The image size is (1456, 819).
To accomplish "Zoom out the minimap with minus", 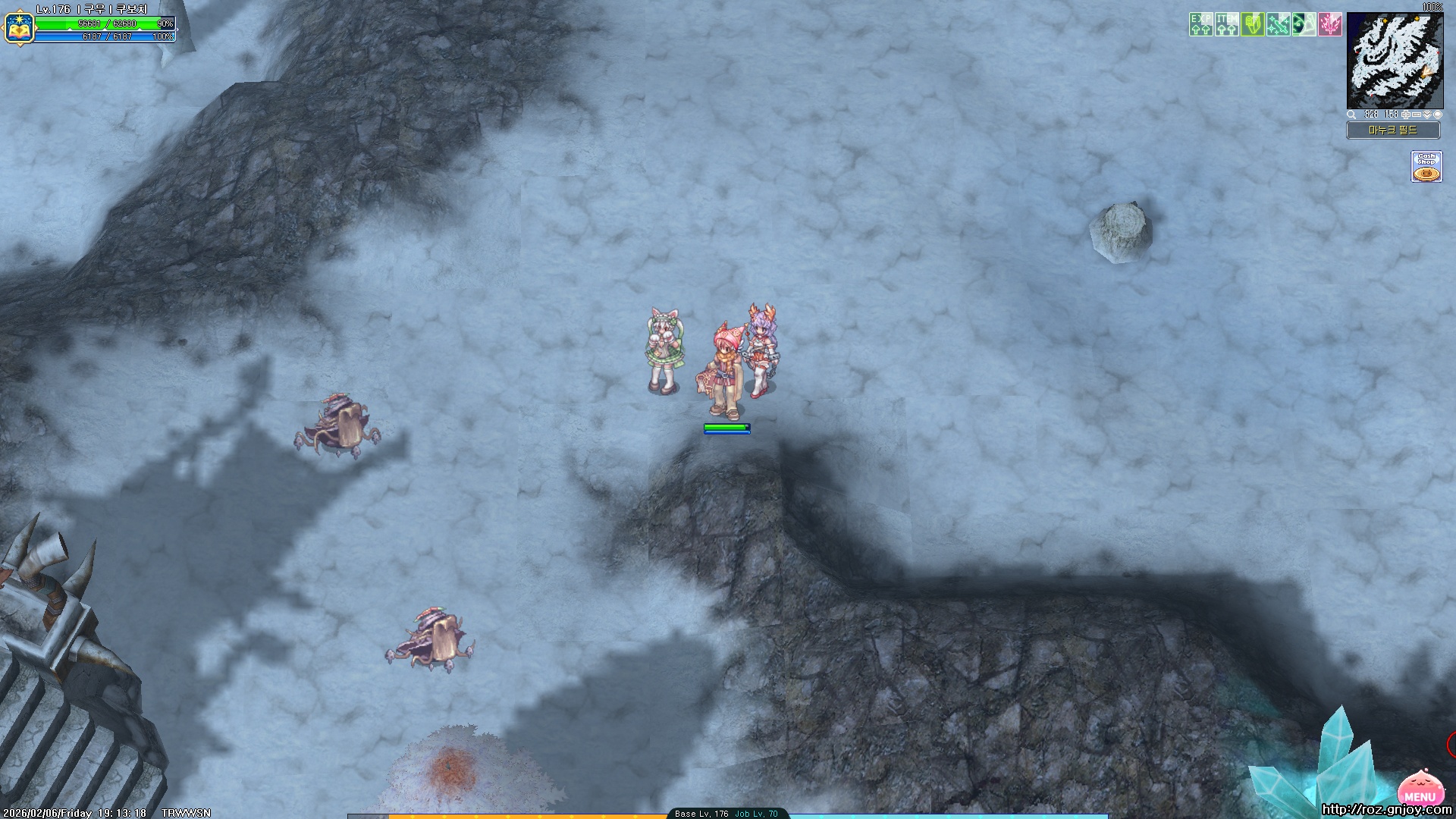I will 1417,115.
